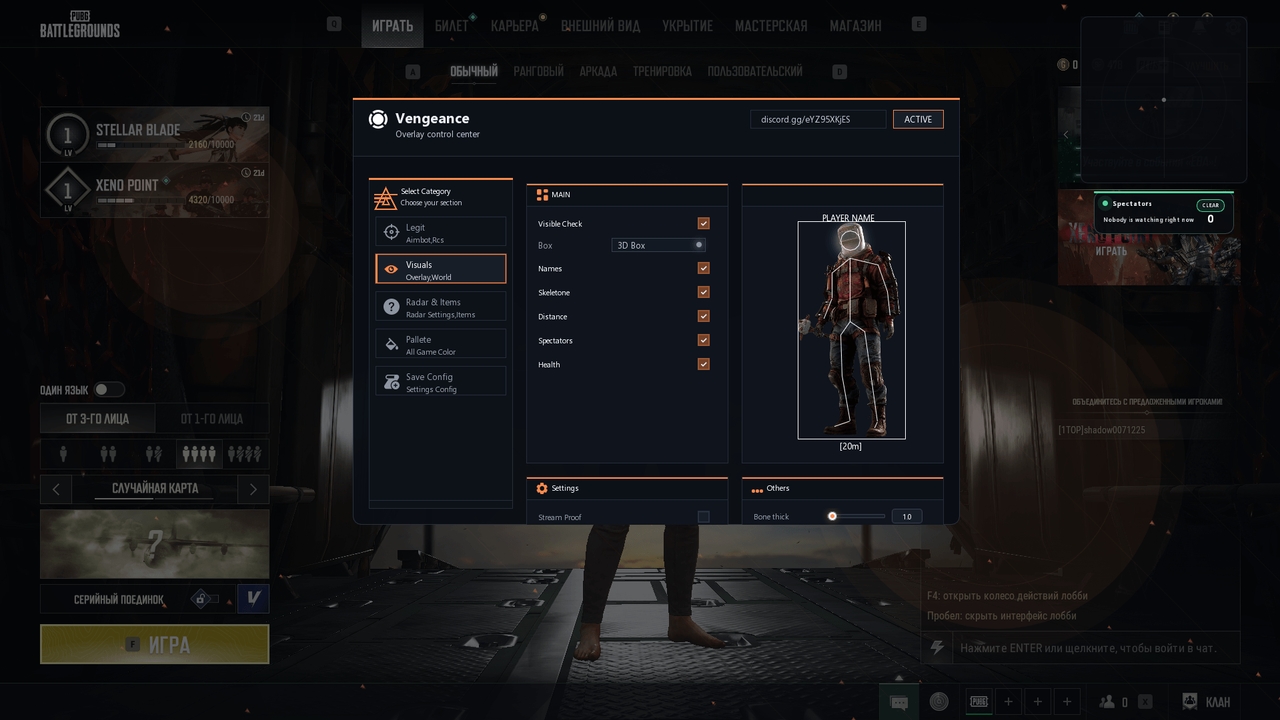Viewport: 1280px width, 720px height.
Task: Choose the АРКАДА mode tab
Action: tap(598, 72)
